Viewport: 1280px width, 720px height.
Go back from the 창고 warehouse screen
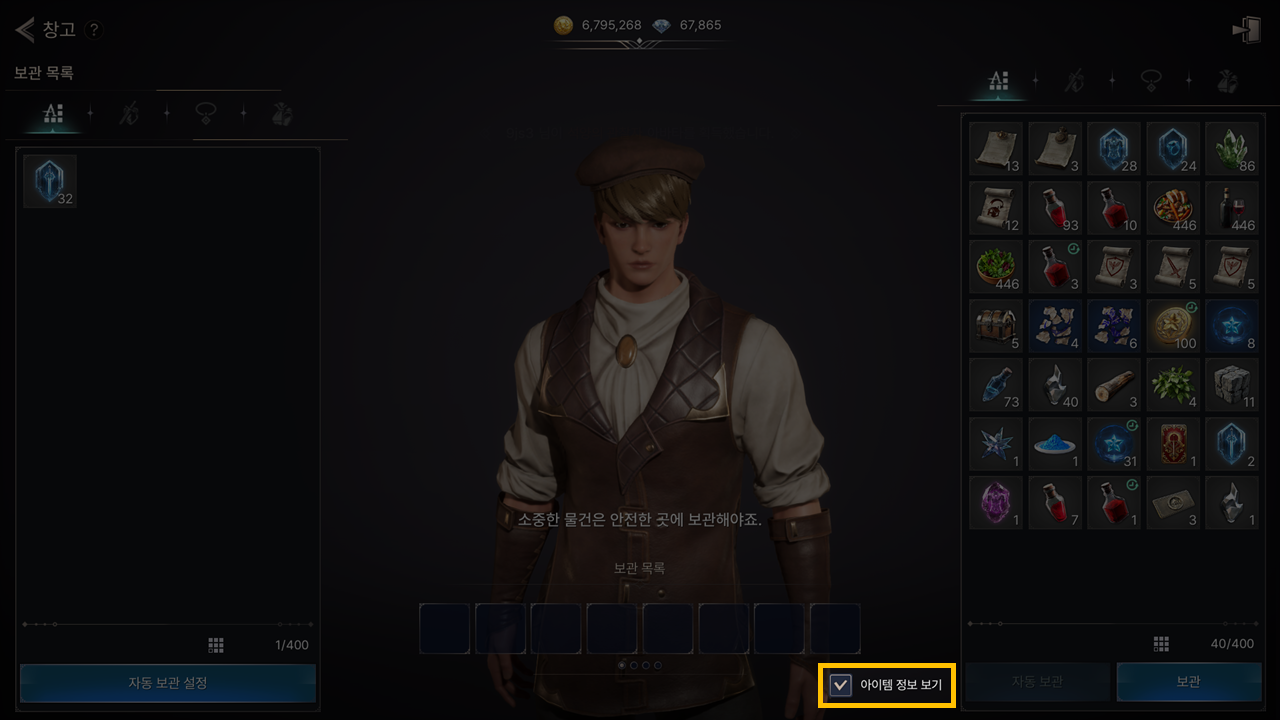pos(24,29)
